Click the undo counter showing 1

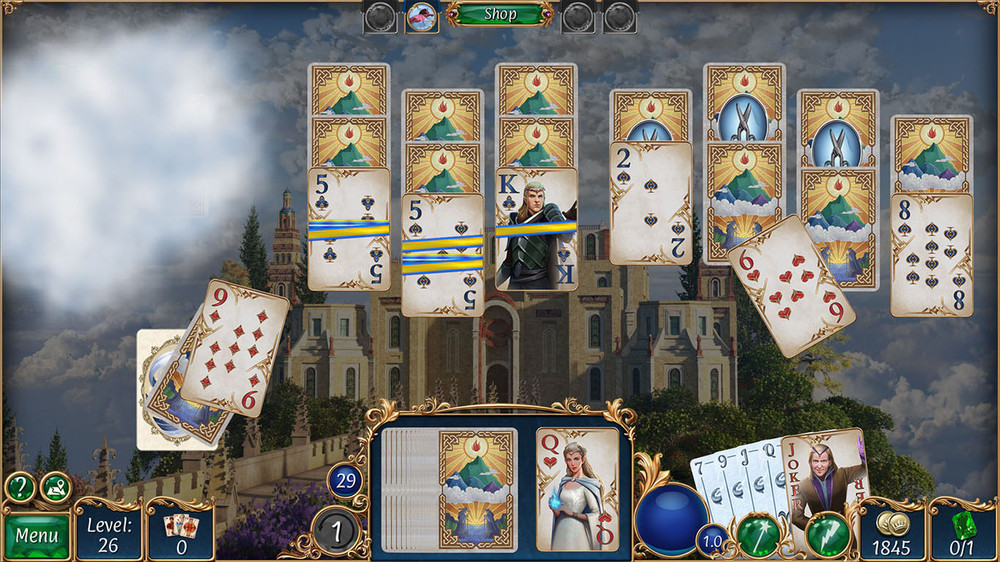336,530
